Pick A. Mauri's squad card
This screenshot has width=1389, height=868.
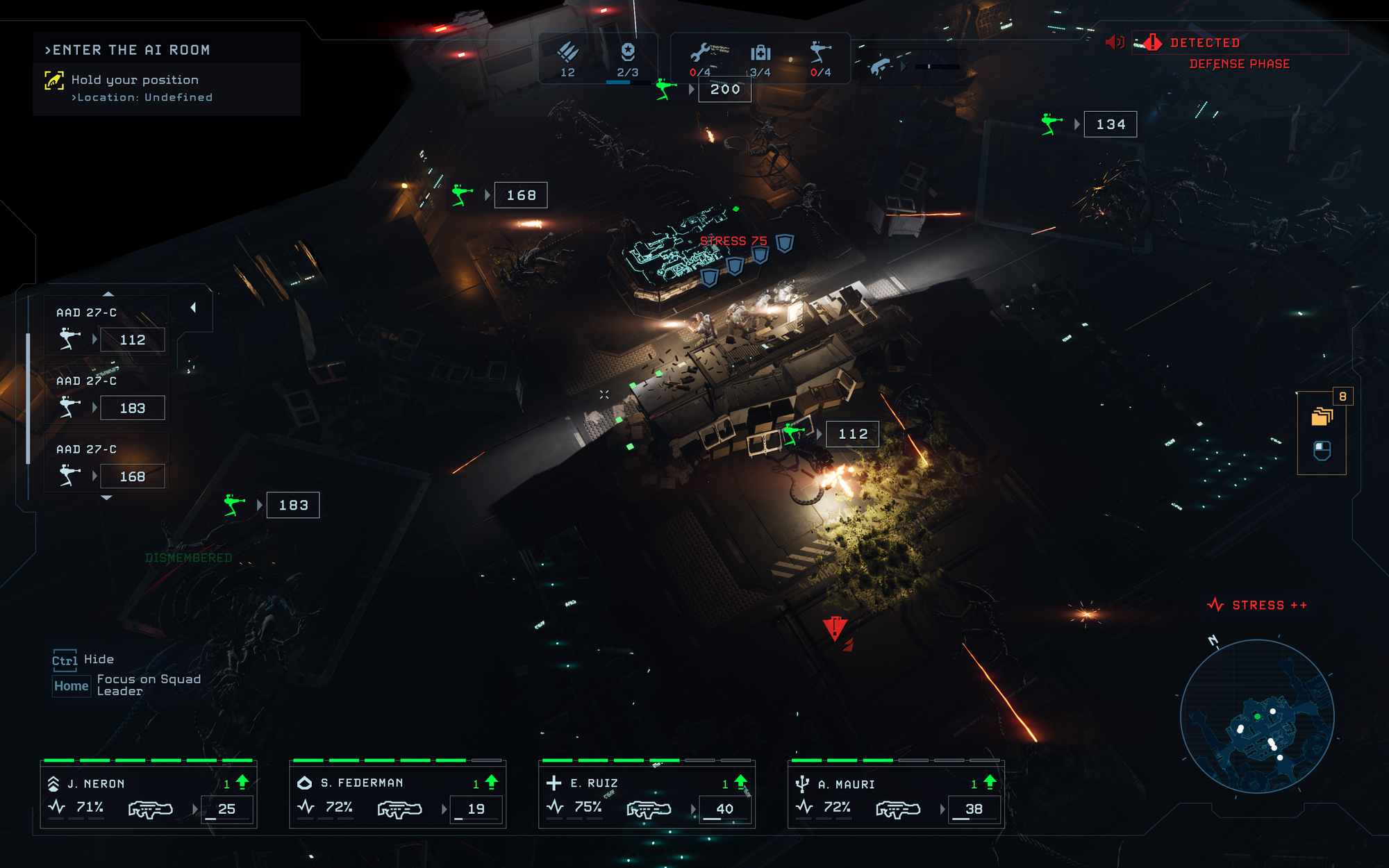896,794
